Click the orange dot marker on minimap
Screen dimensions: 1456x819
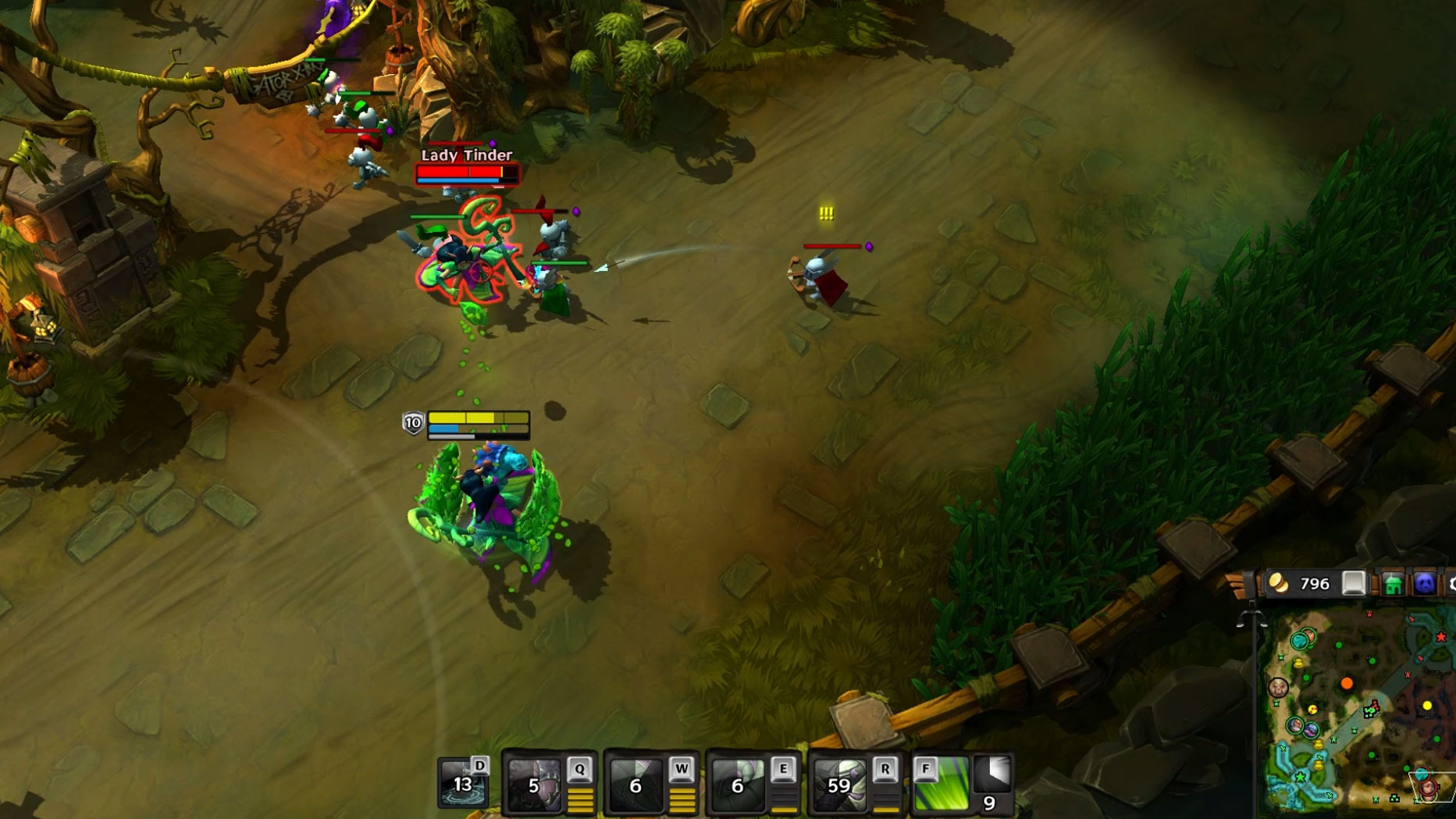pyautogui.click(x=1347, y=684)
